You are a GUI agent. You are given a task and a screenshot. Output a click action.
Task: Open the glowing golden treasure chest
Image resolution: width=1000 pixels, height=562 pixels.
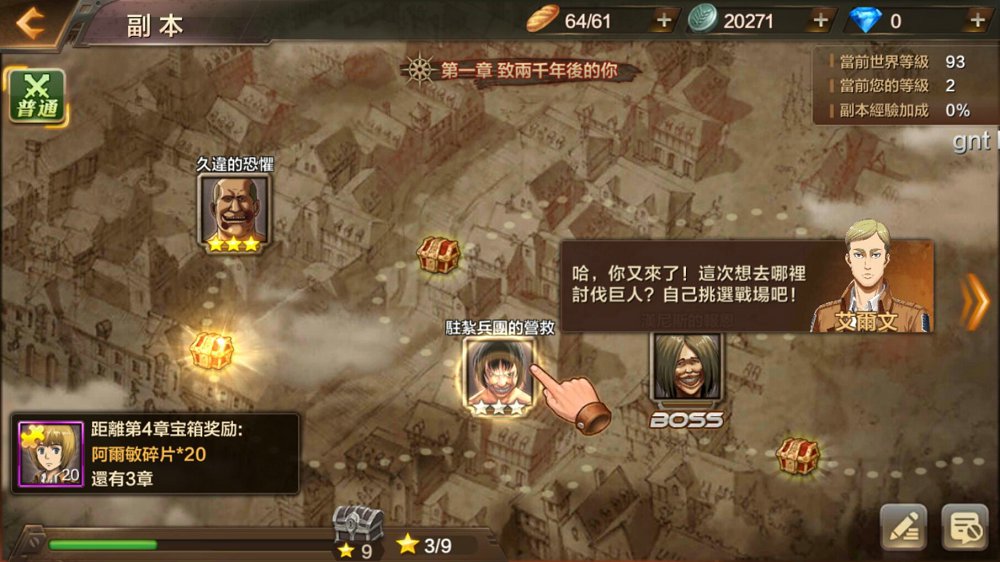[x=212, y=350]
